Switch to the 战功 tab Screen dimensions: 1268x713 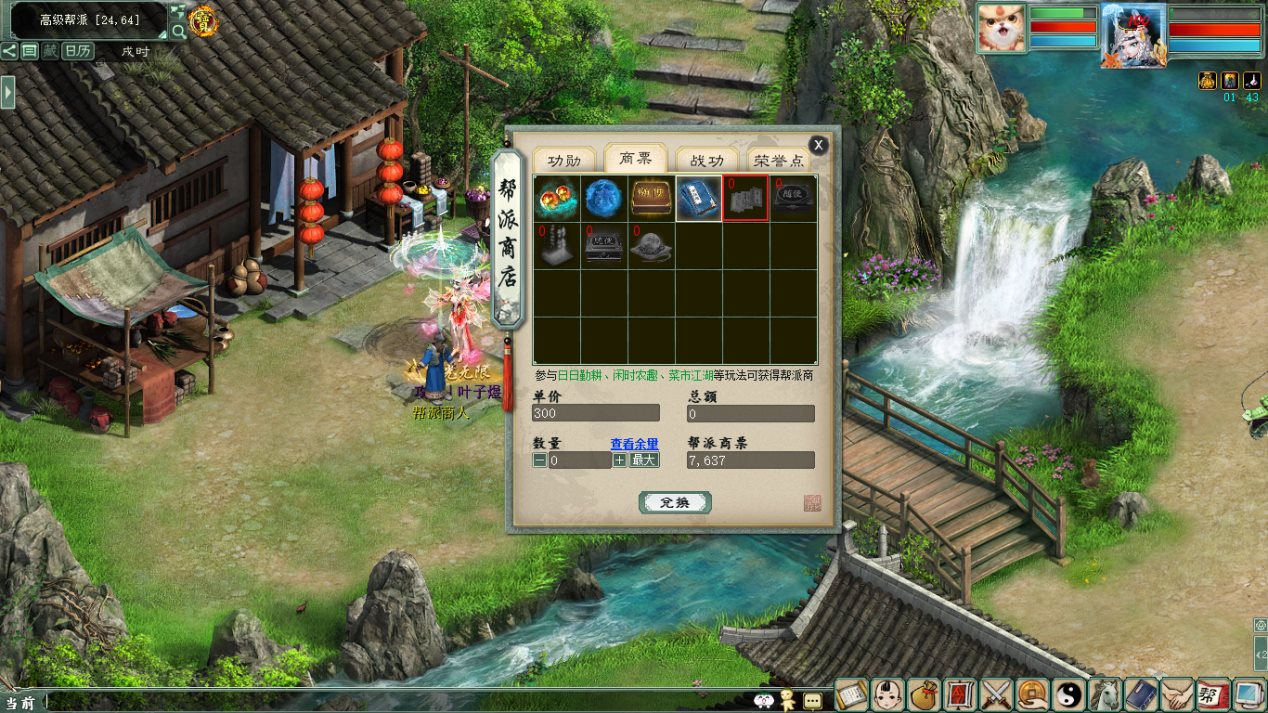click(x=706, y=160)
